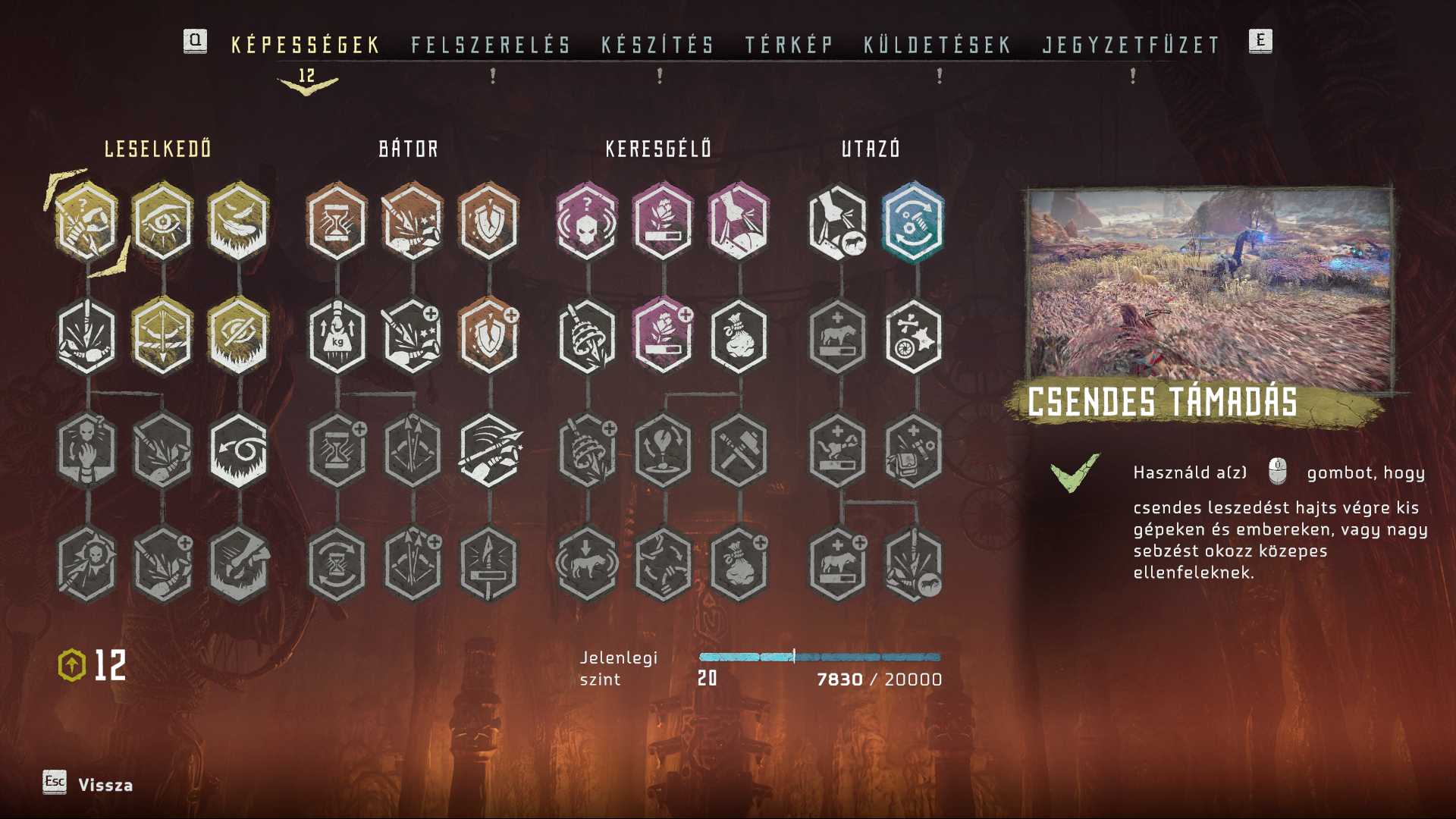
Task: Switch to the Felszerelés tab
Action: click(x=491, y=45)
